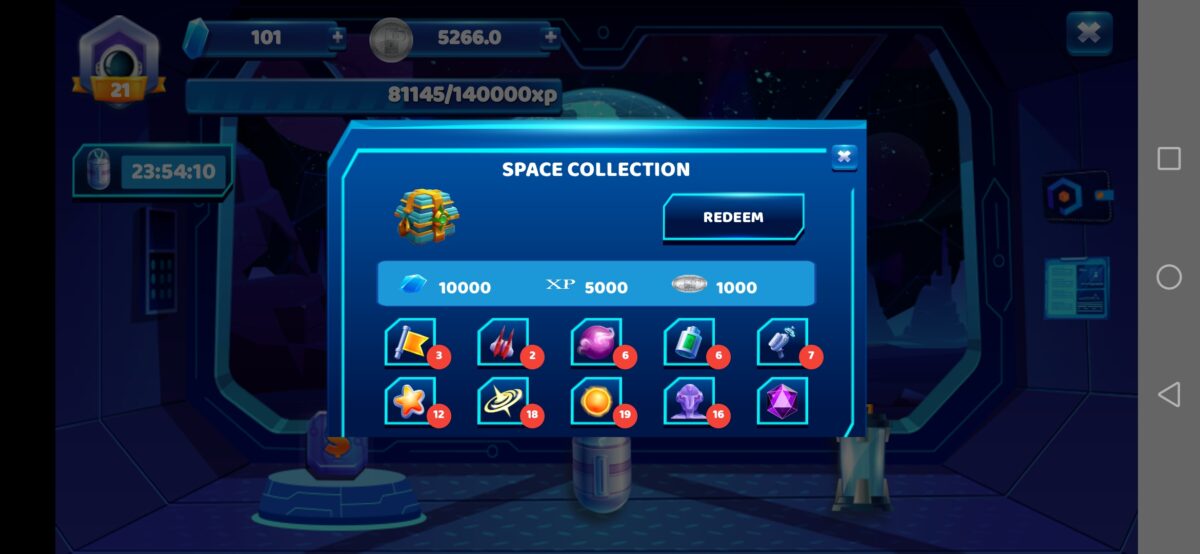
Task: Open the collection treasure chest
Action: (x=425, y=214)
